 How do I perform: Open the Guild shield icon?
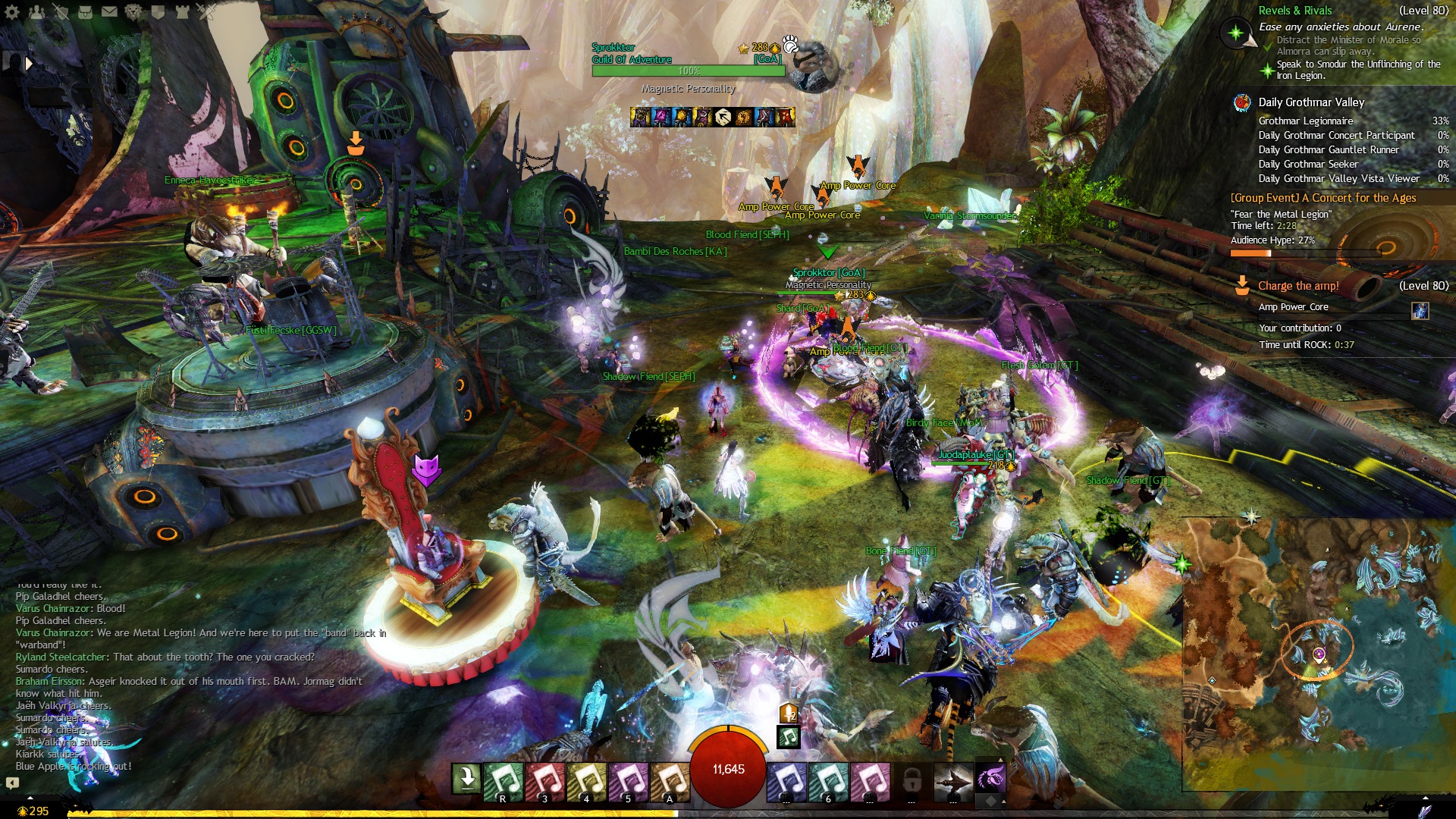[158, 11]
